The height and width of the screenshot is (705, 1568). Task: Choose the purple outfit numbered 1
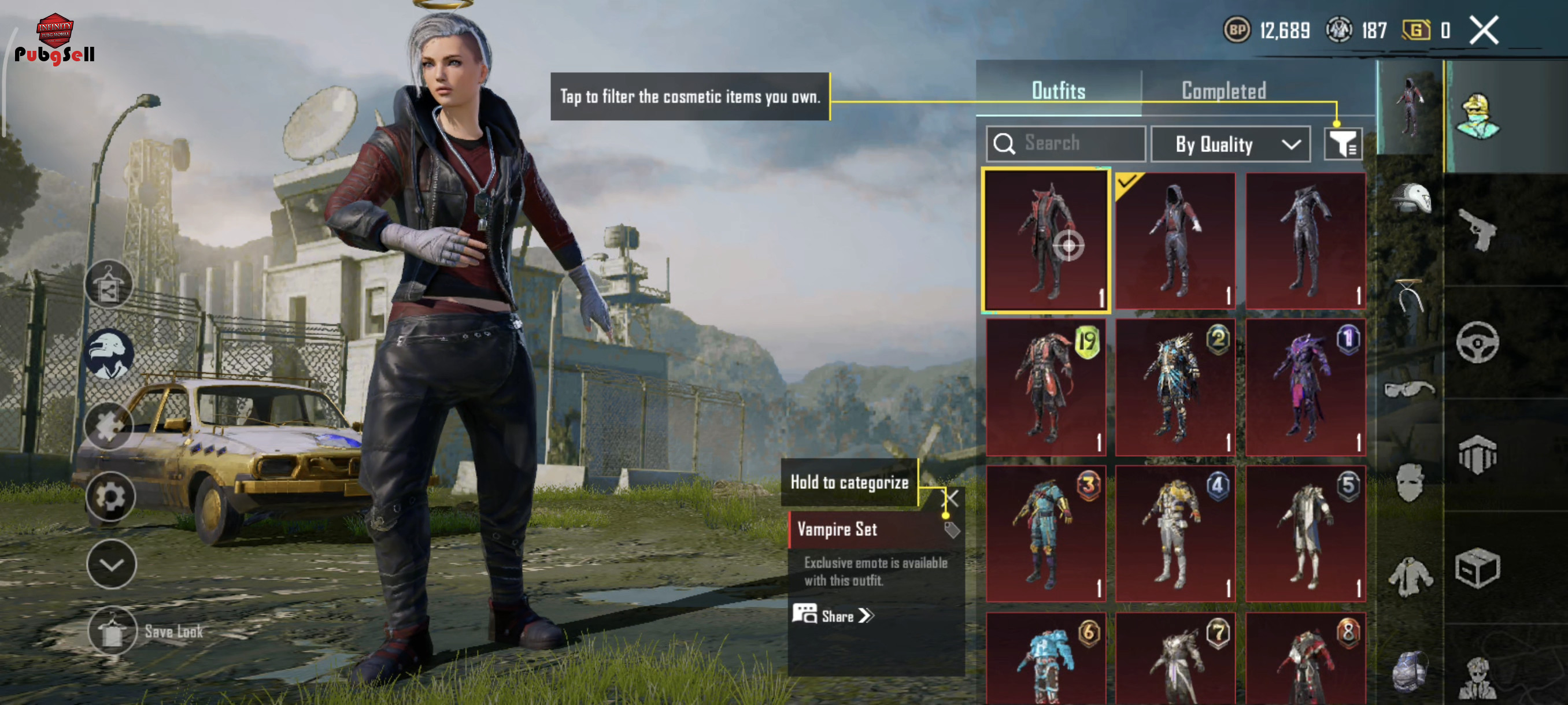coord(1305,387)
